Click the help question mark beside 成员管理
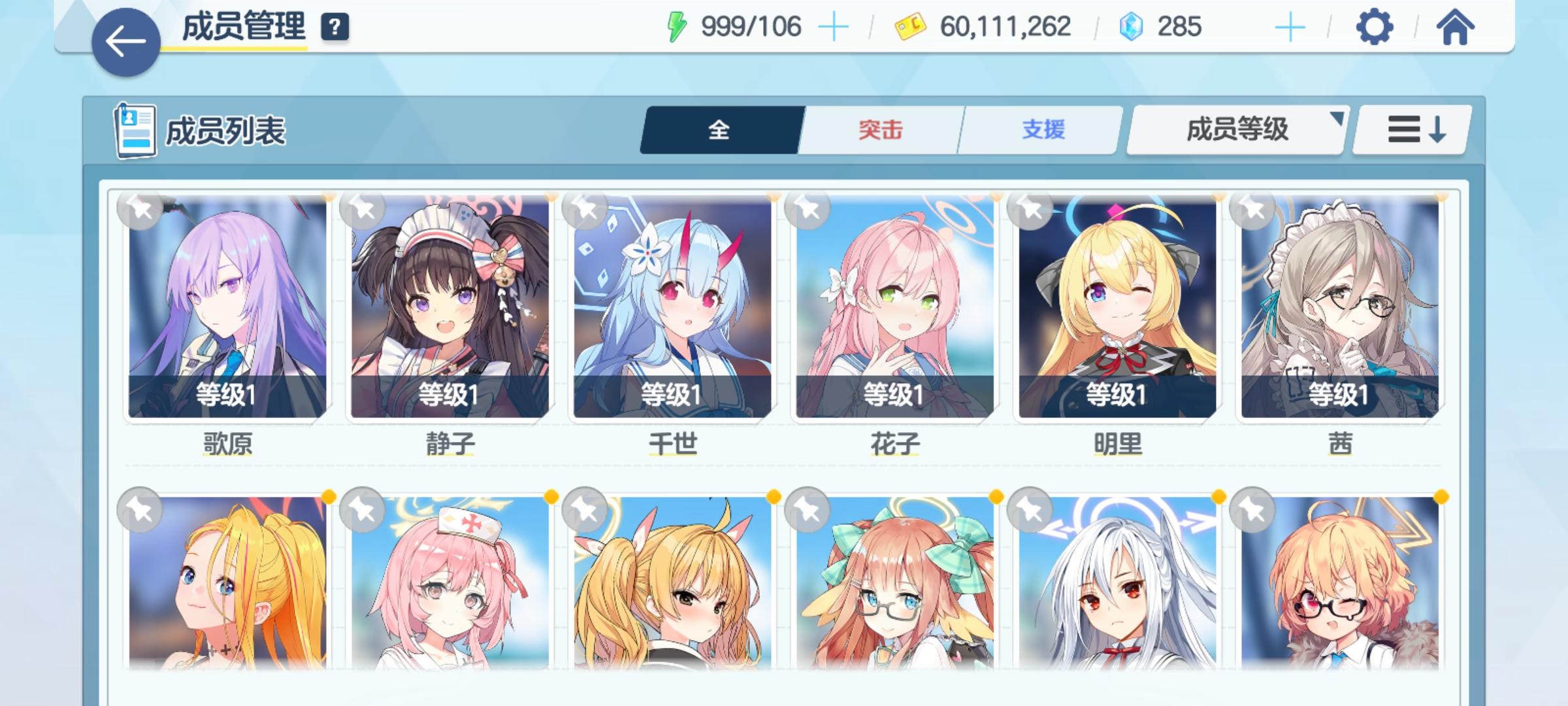Screen dimensions: 1568x706 [x=335, y=27]
